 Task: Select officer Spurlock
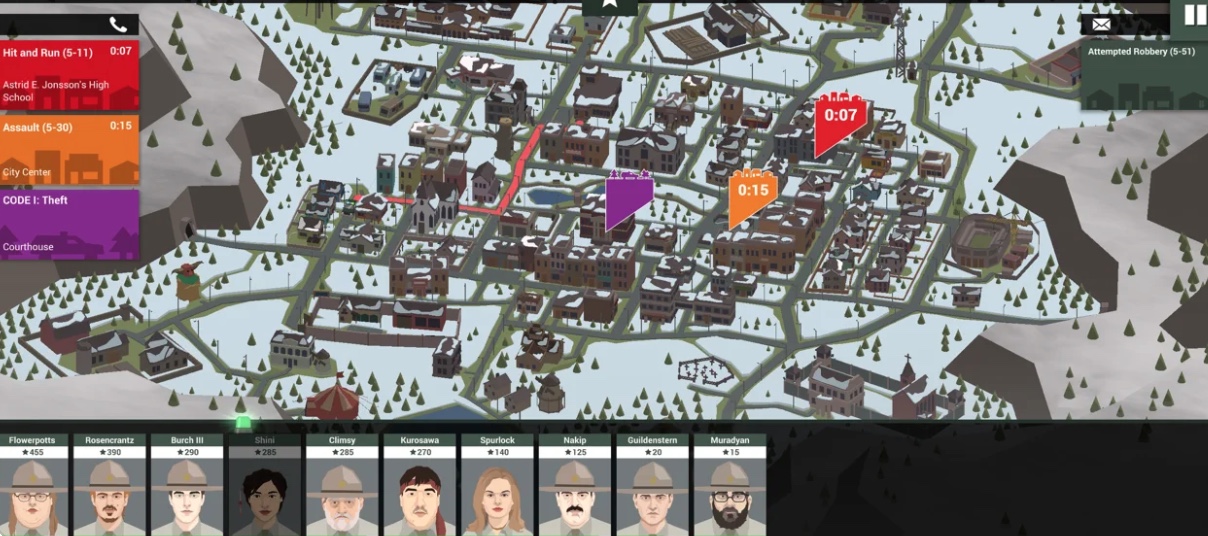click(x=497, y=485)
